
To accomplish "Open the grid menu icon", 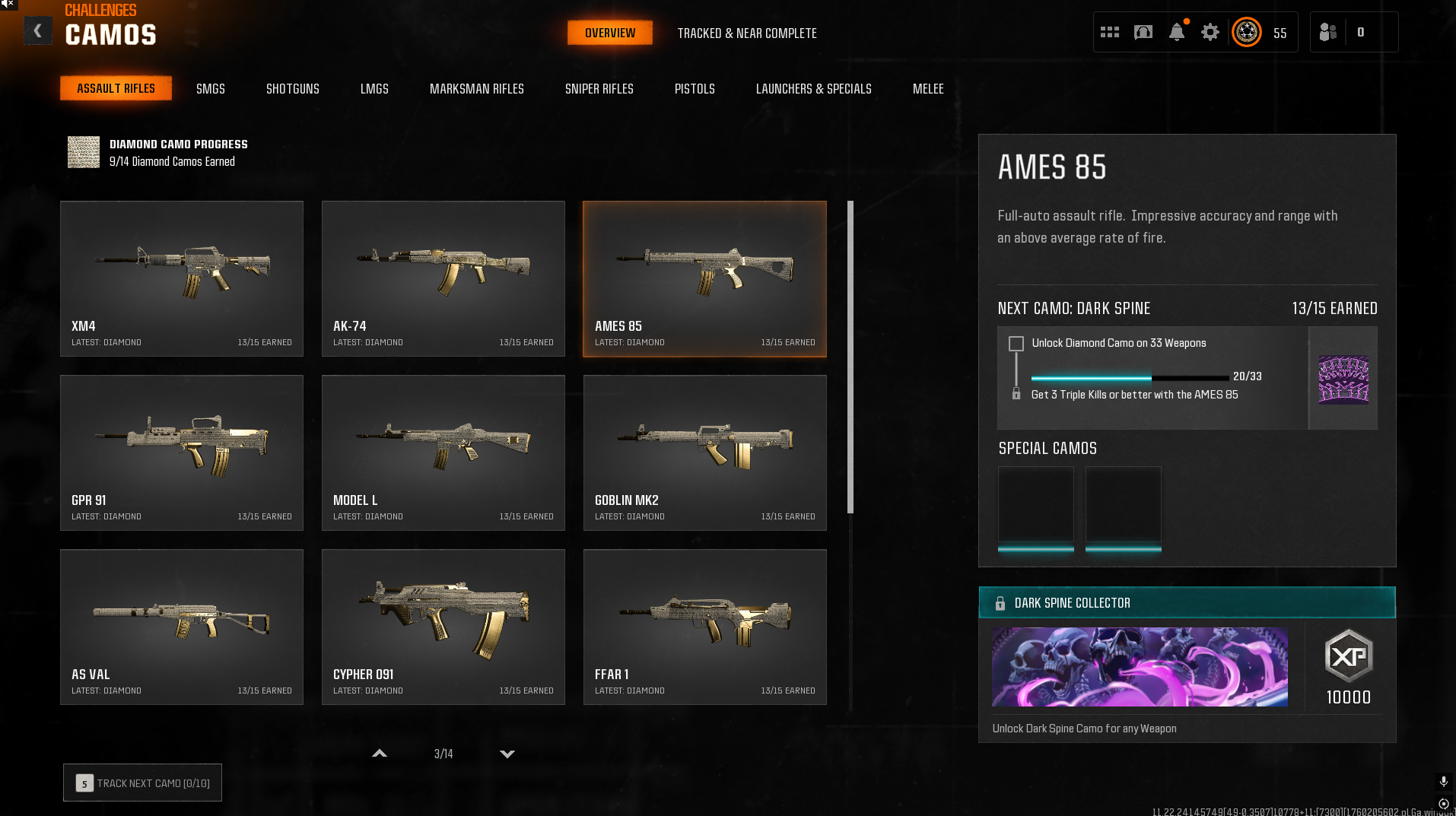I will click(1109, 32).
